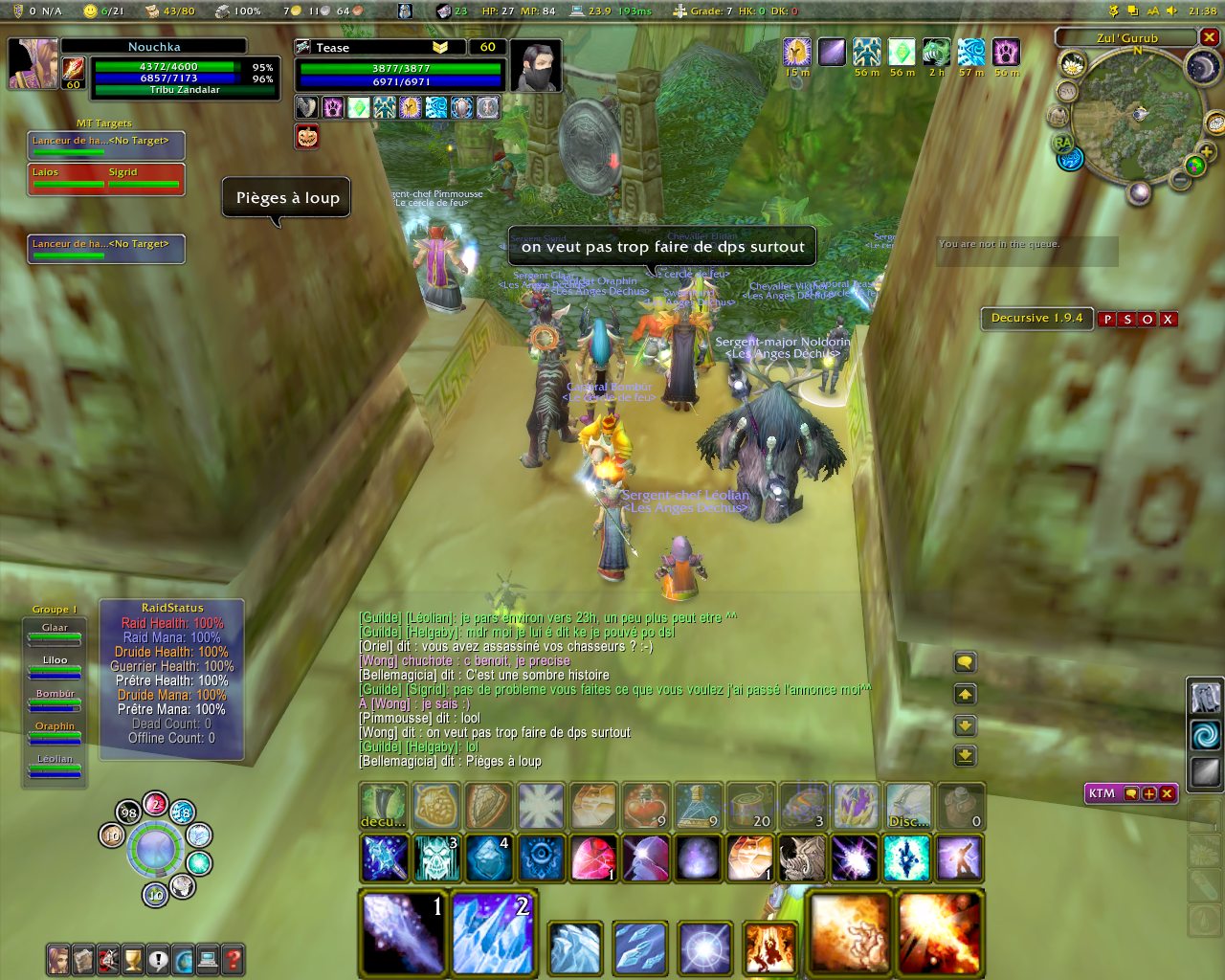The height and width of the screenshot is (980, 1225).
Task: Conjure with the red mana ruby icon
Action: pyautogui.click(x=593, y=857)
